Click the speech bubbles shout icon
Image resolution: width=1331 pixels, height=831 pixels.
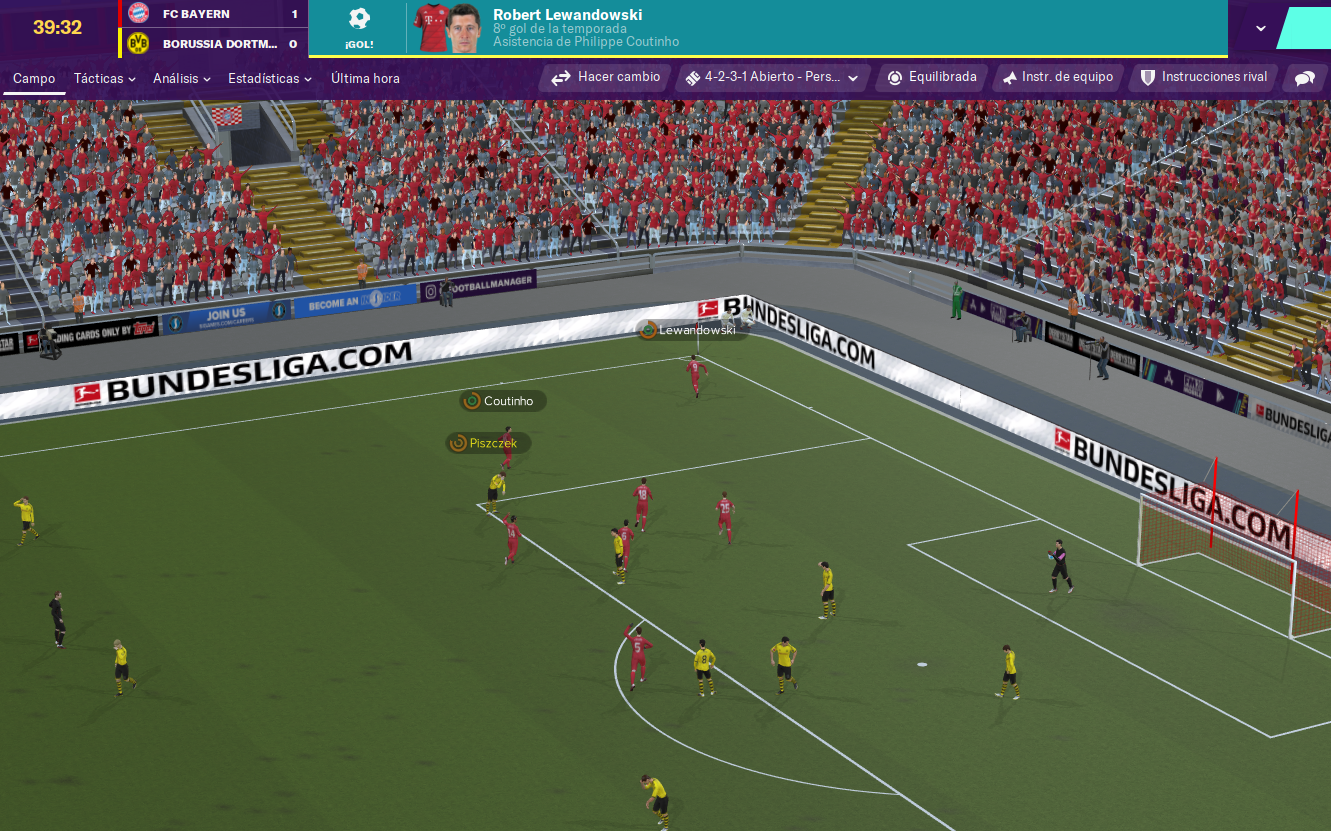(x=1305, y=78)
